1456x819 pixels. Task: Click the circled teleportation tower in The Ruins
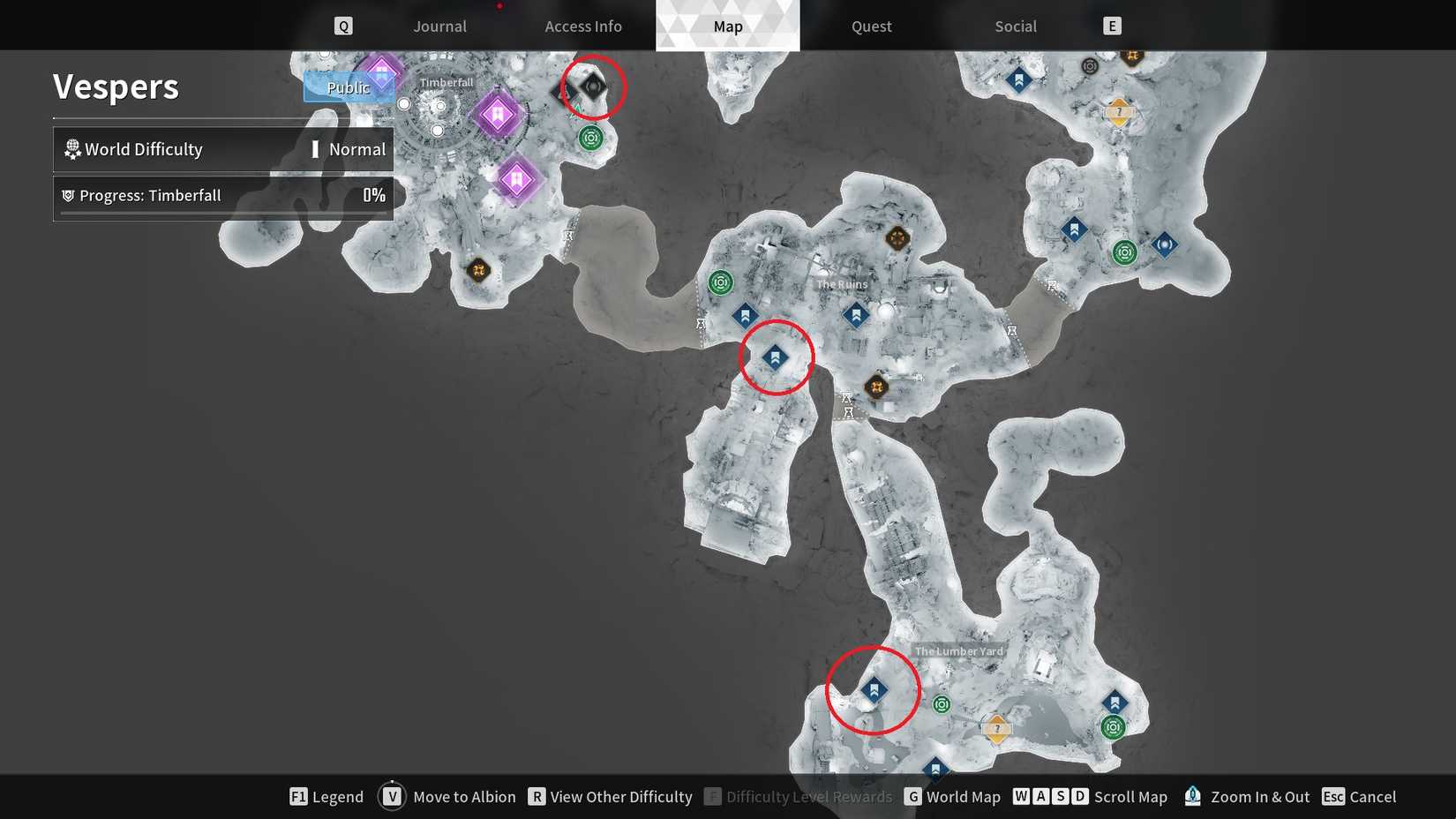tap(776, 356)
